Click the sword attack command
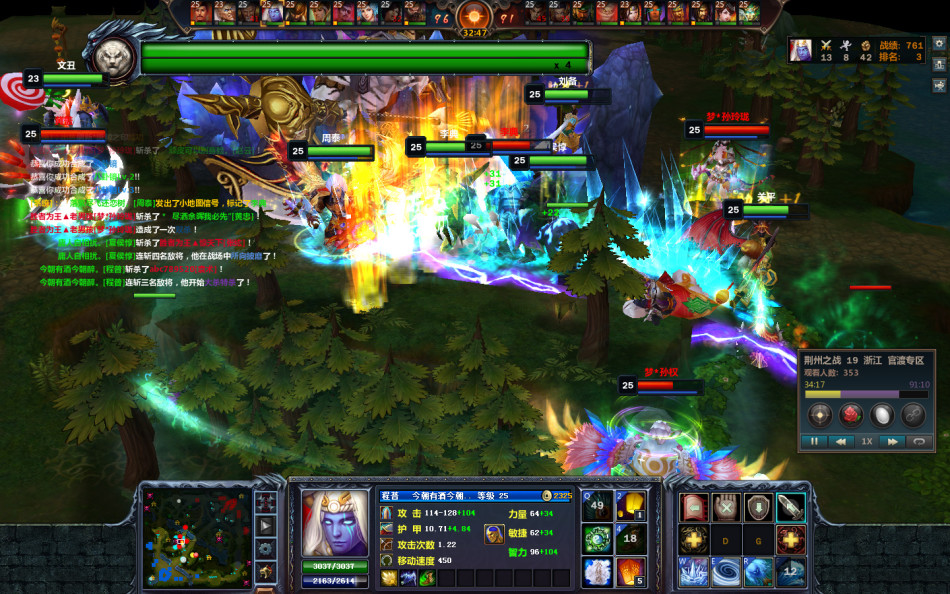This screenshot has height=594, width=950. tap(790, 507)
